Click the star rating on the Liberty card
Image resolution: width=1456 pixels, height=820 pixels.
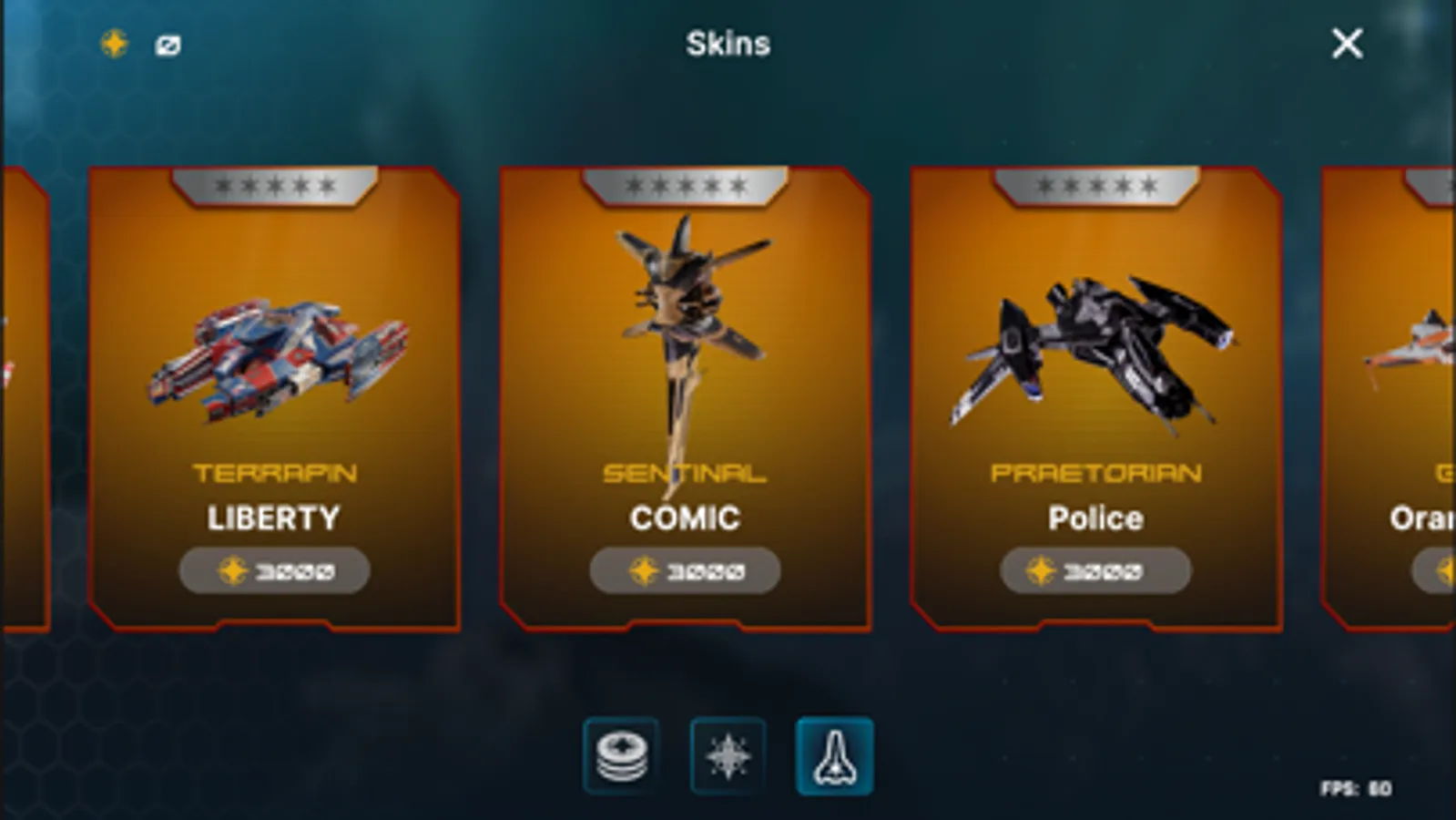[273, 185]
